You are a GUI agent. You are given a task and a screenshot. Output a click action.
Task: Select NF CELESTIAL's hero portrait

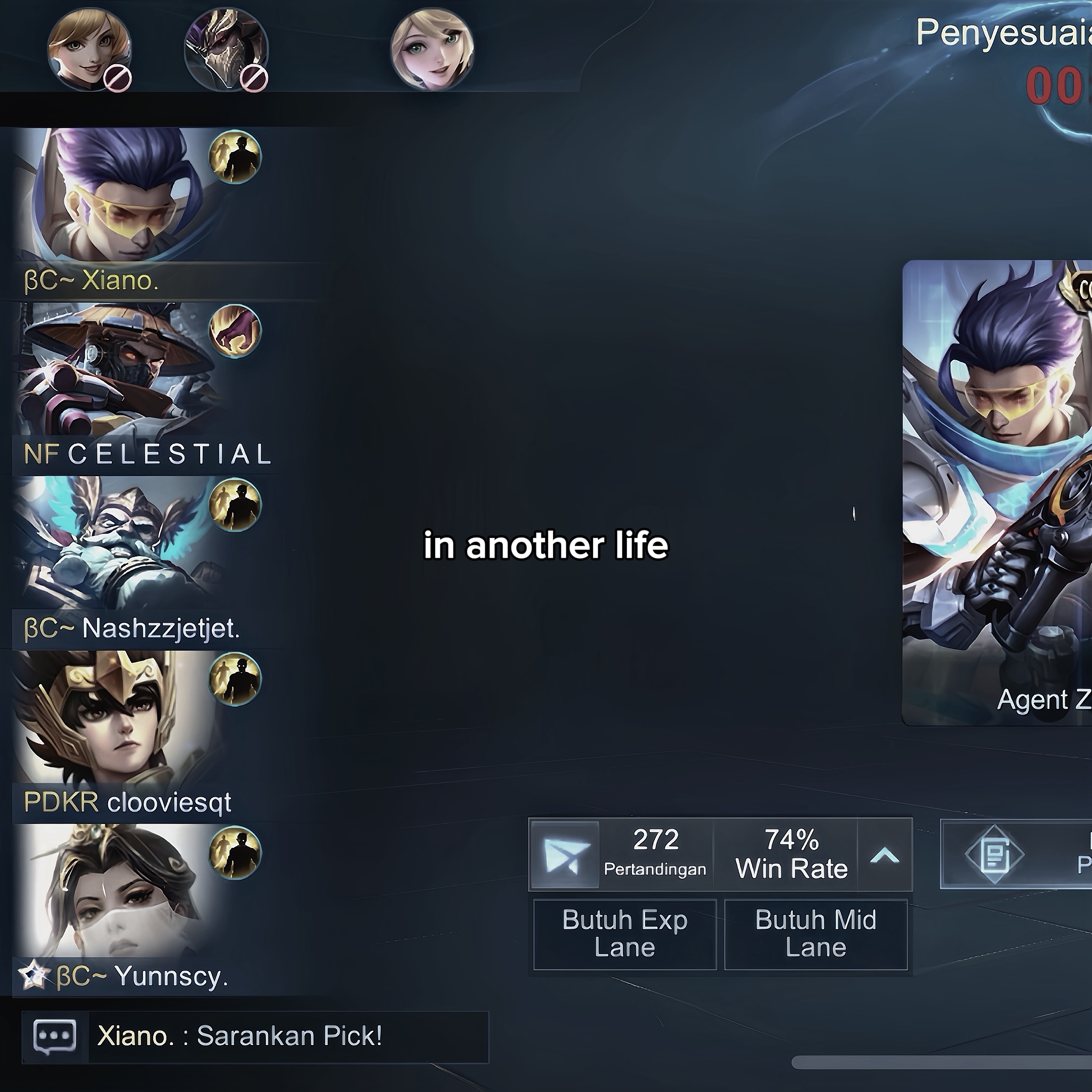(x=113, y=370)
